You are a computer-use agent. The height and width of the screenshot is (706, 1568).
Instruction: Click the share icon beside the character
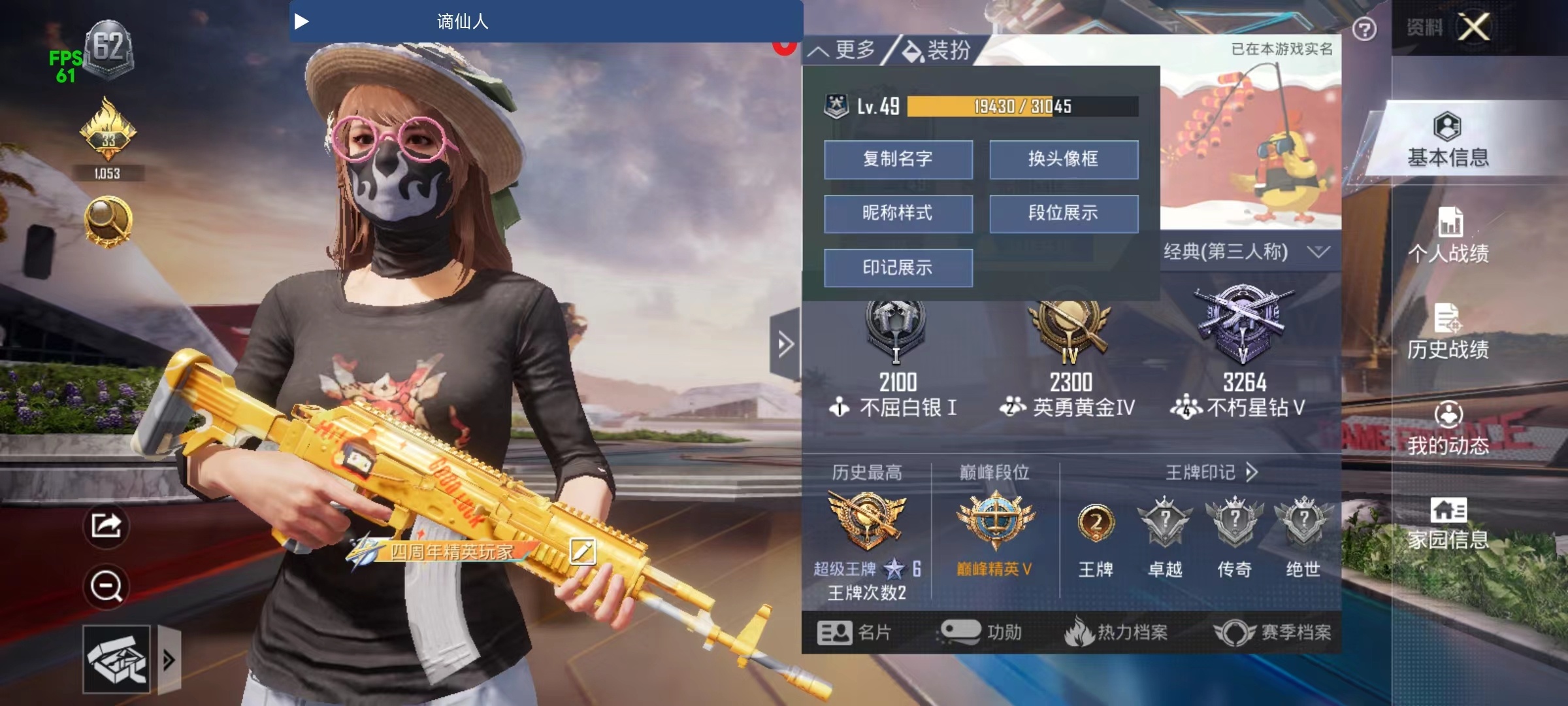tap(106, 525)
